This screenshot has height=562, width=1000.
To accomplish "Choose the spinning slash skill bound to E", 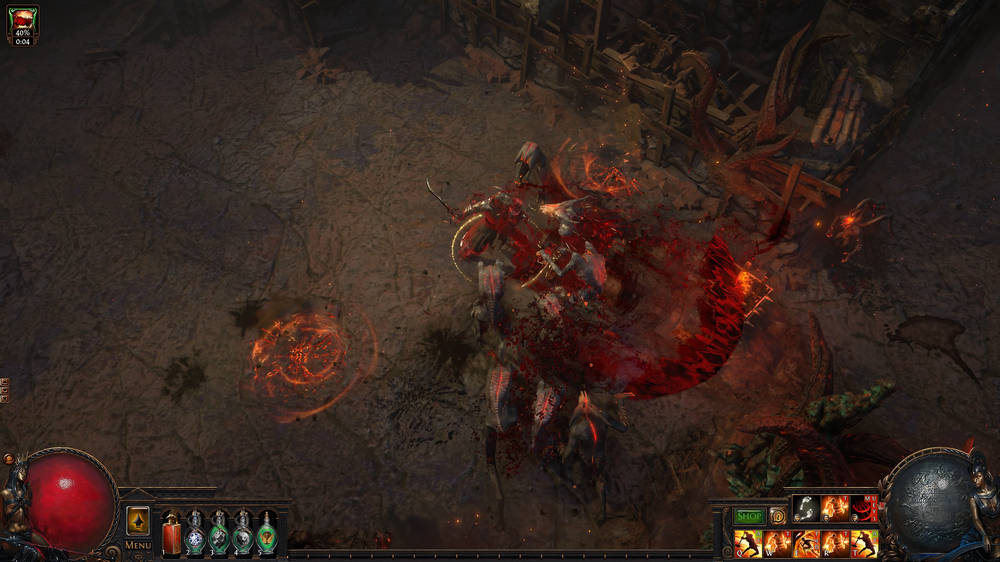I will click(x=806, y=544).
